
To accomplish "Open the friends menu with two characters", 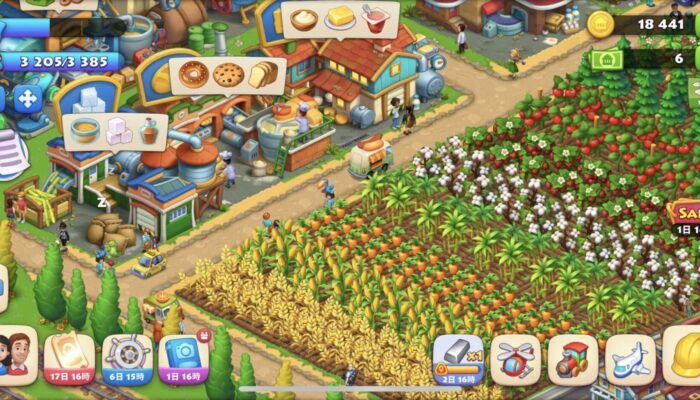I will [x=17, y=356].
